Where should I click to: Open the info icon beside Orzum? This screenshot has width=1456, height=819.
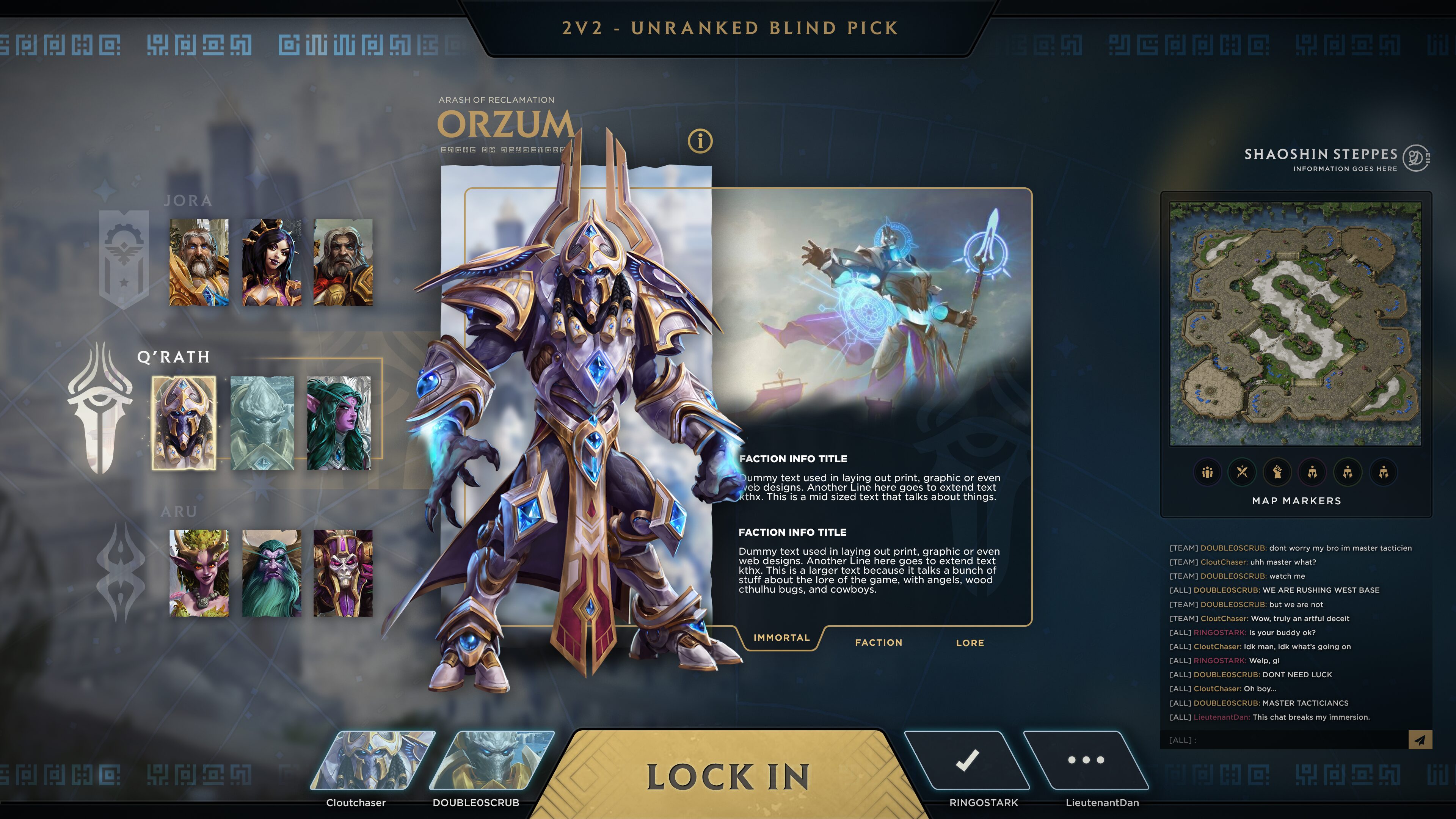coord(700,141)
